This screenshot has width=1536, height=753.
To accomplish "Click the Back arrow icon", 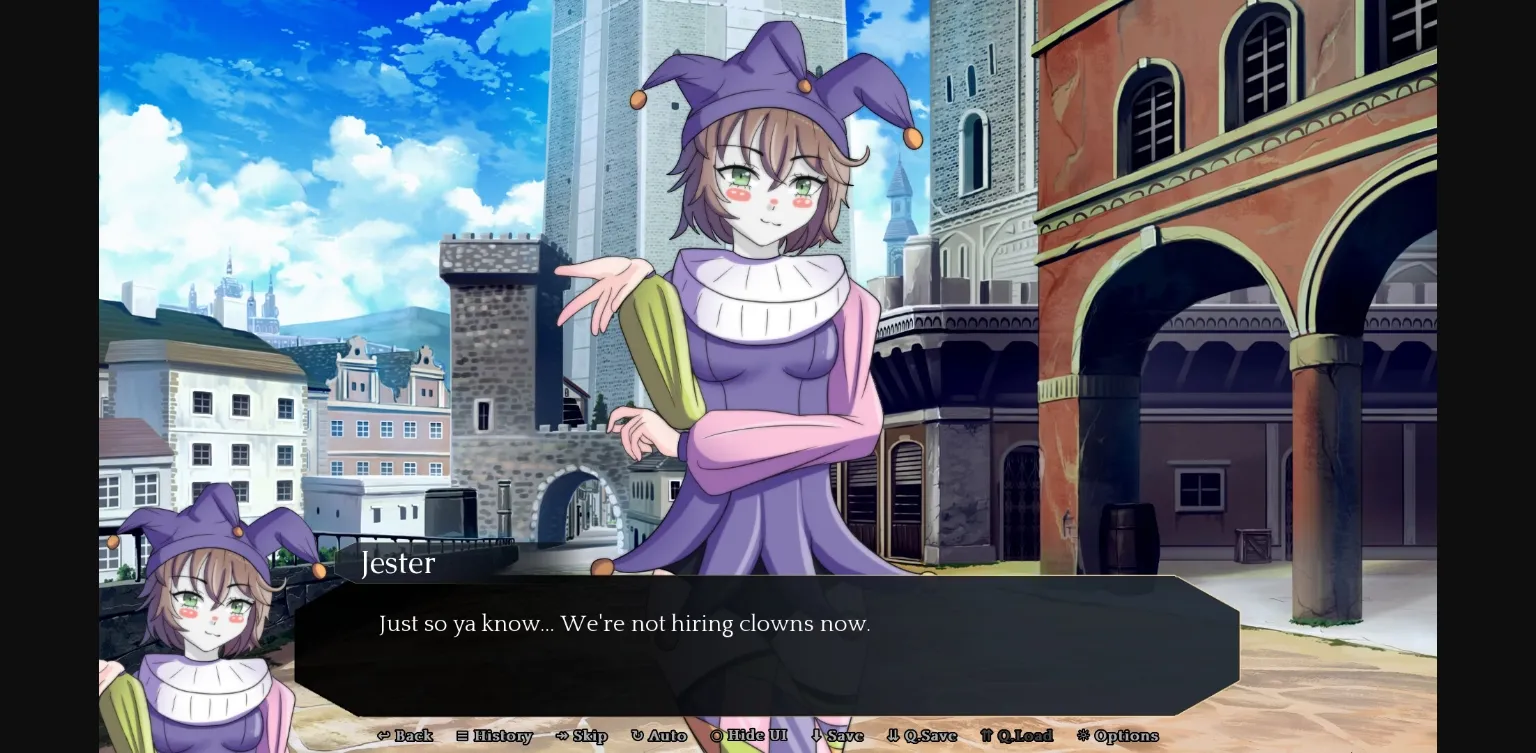I will tap(383, 736).
